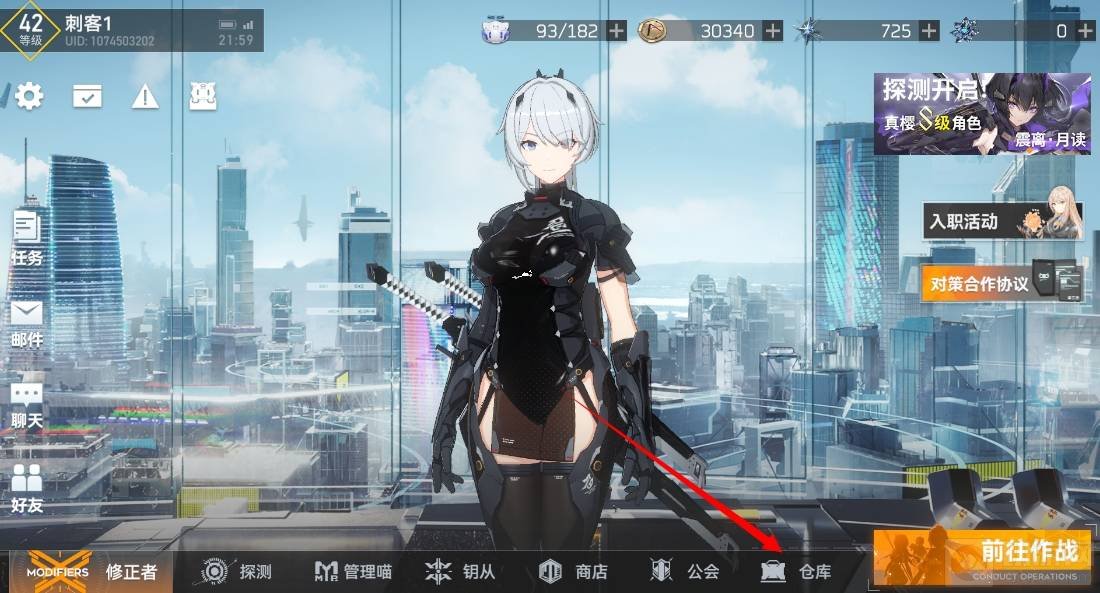This screenshot has width=1100, height=593.
Task: Add coins with the 30340 plus button
Action: click(x=773, y=30)
